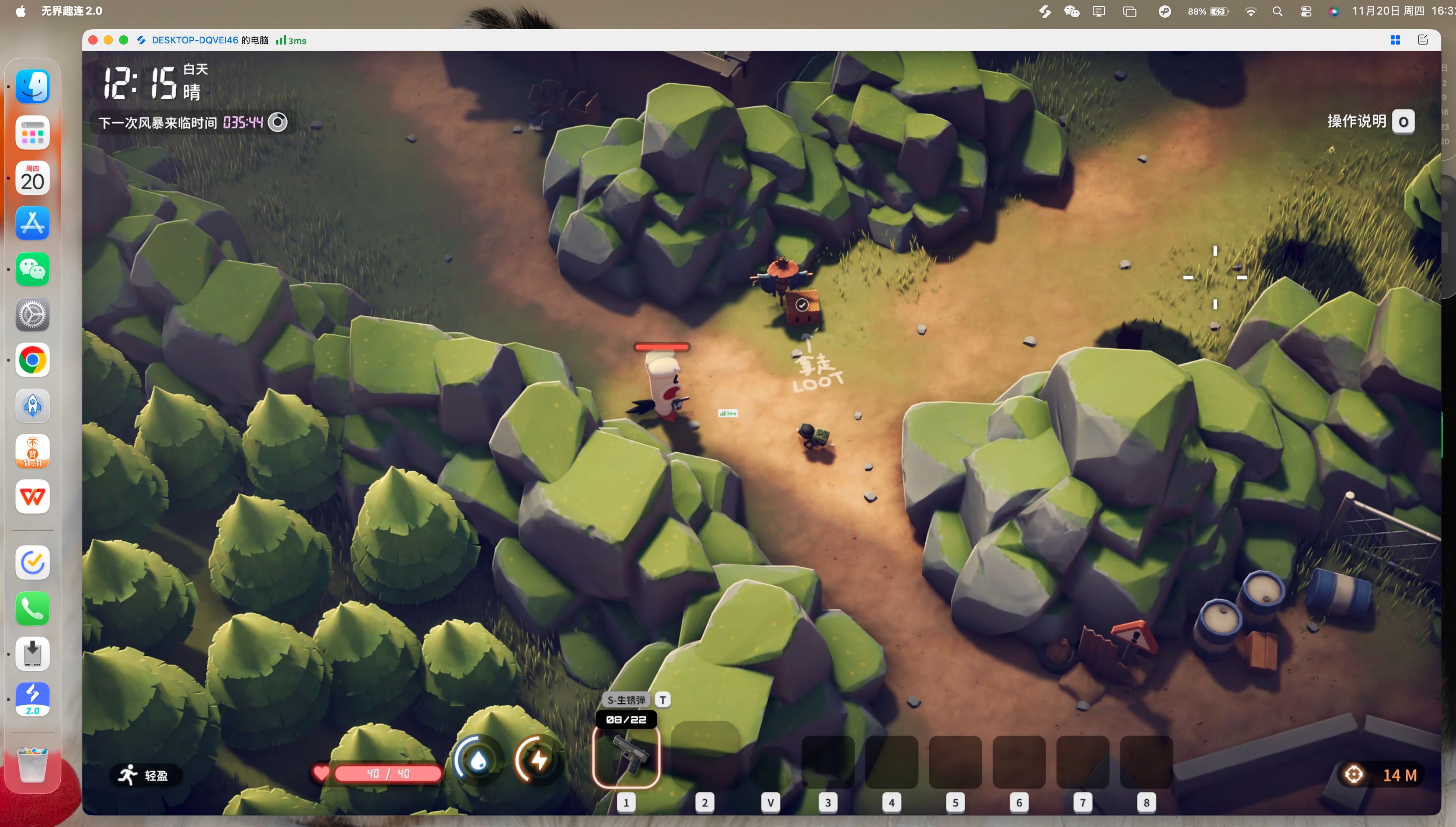Click the storm countdown circular icon

coord(278,122)
